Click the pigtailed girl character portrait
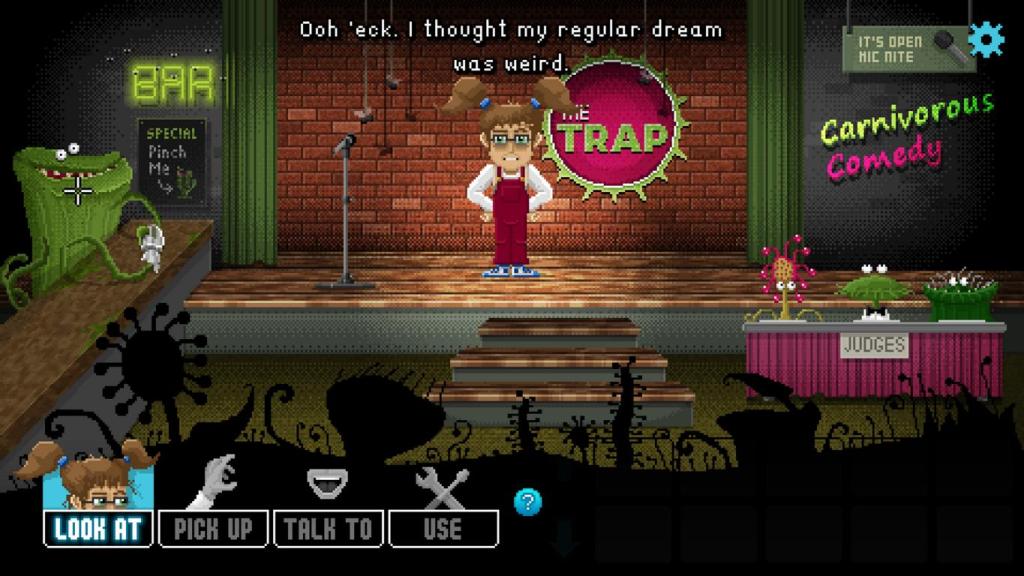The height and width of the screenshot is (576, 1024). coord(98,478)
